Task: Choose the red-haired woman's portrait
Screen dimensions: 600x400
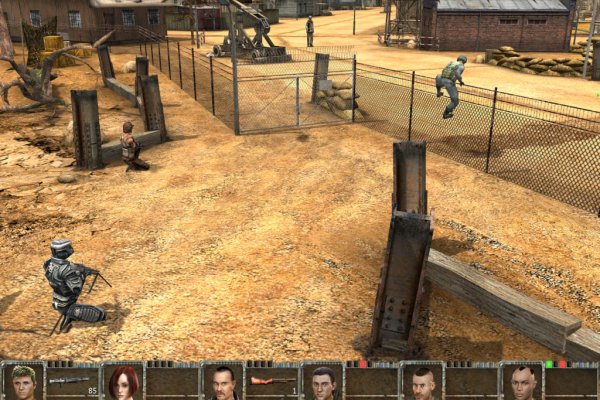Action: [x=123, y=382]
